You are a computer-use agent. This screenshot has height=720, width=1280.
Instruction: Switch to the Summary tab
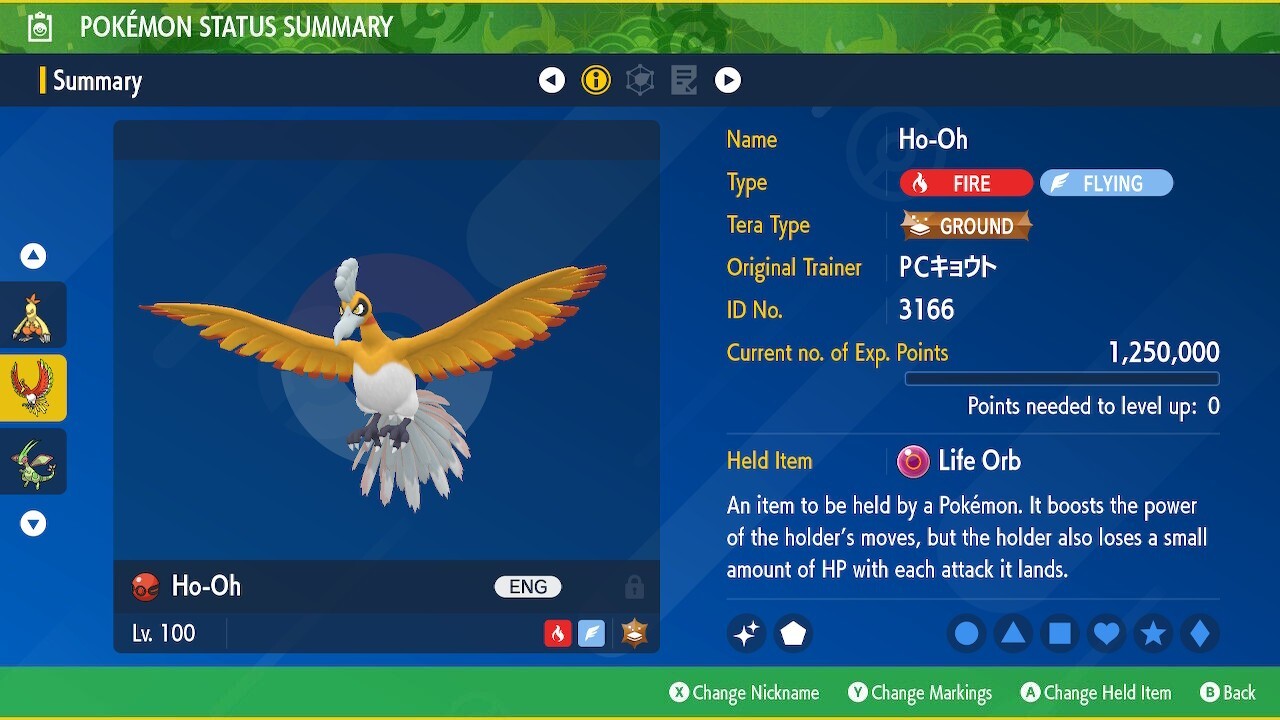click(x=100, y=80)
